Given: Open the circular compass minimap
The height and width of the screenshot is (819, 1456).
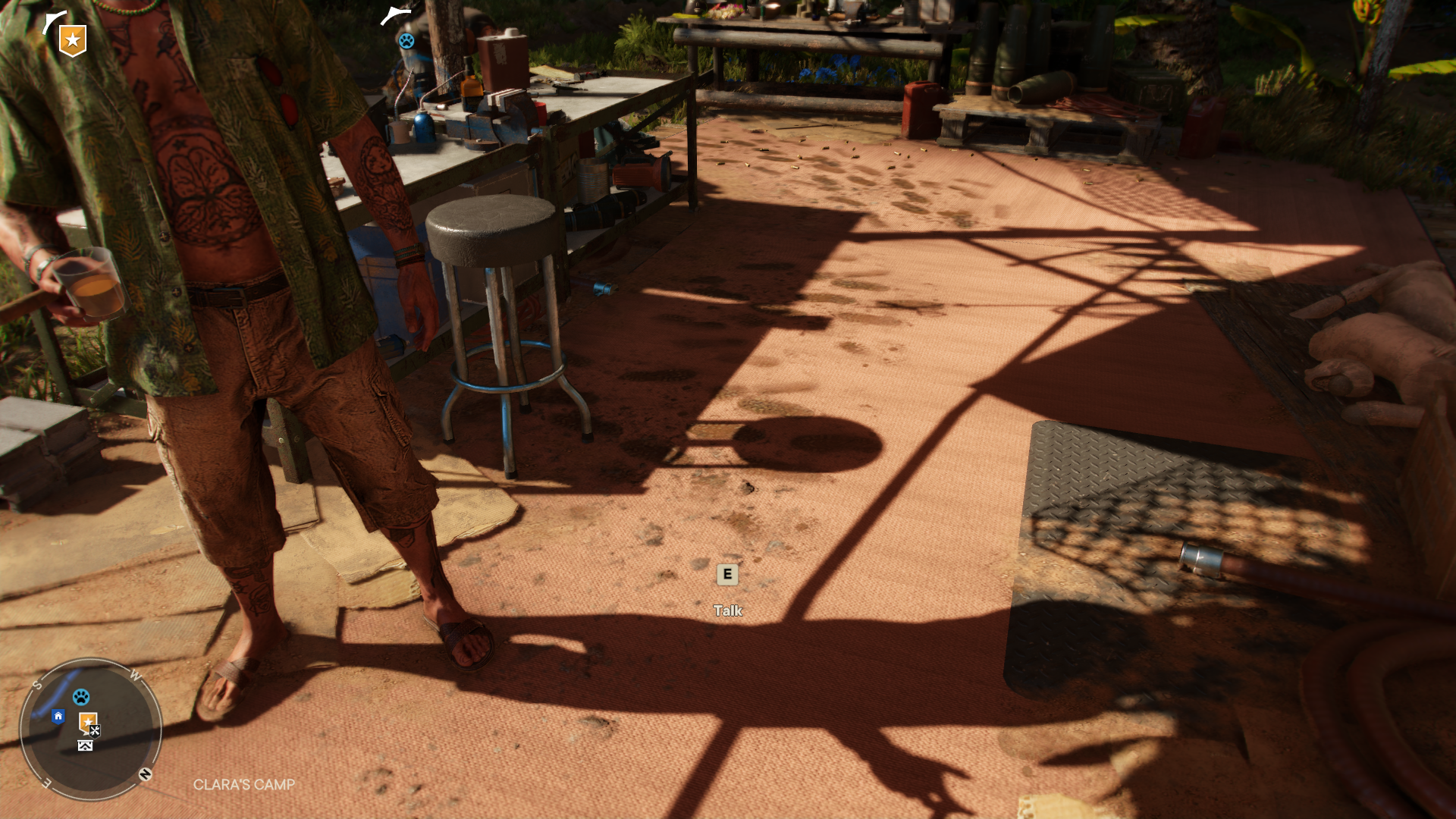Looking at the screenshot, I should [x=91, y=729].
